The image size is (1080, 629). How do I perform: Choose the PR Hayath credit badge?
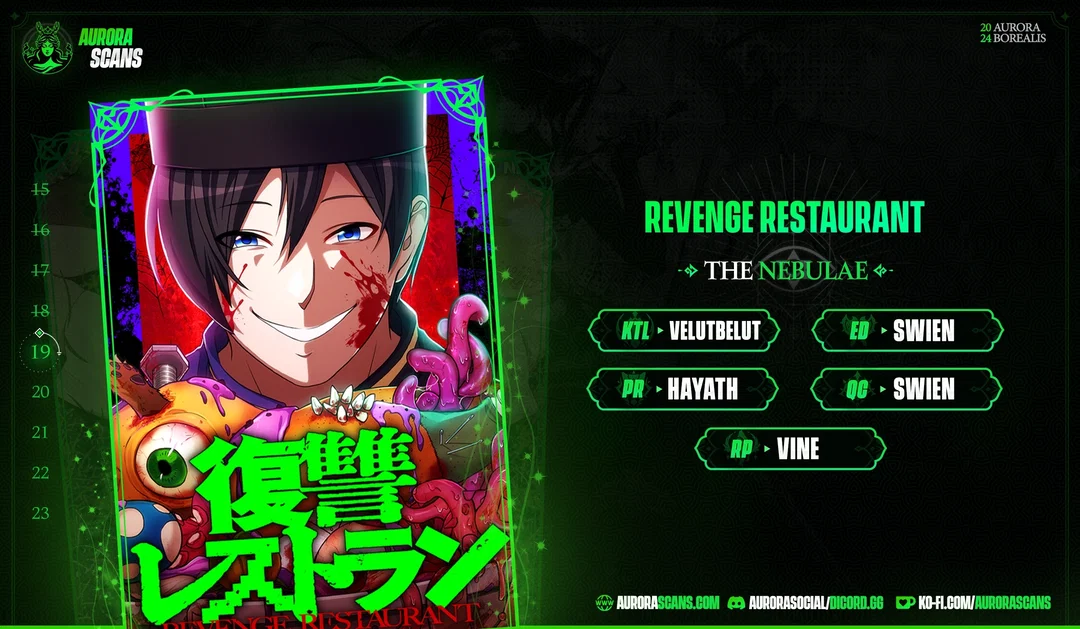tap(684, 389)
